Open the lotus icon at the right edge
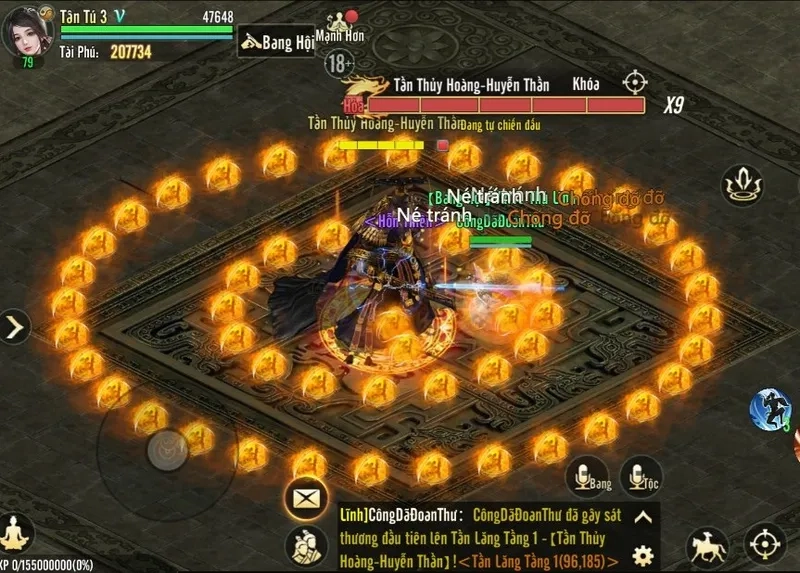This screenshot has width=800, height=573. 742,185
